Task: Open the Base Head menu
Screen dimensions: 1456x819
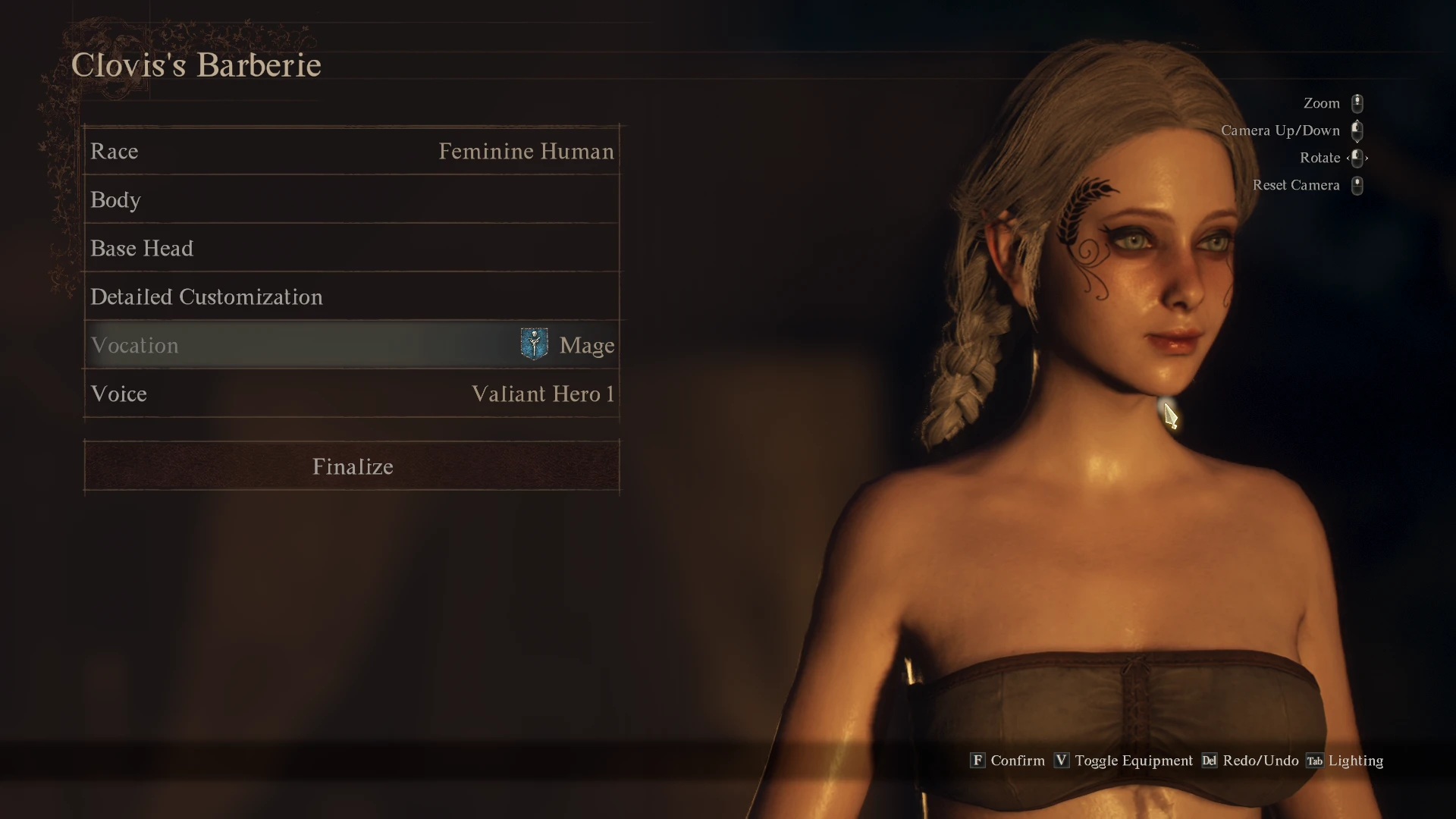Action: (352, 249)
